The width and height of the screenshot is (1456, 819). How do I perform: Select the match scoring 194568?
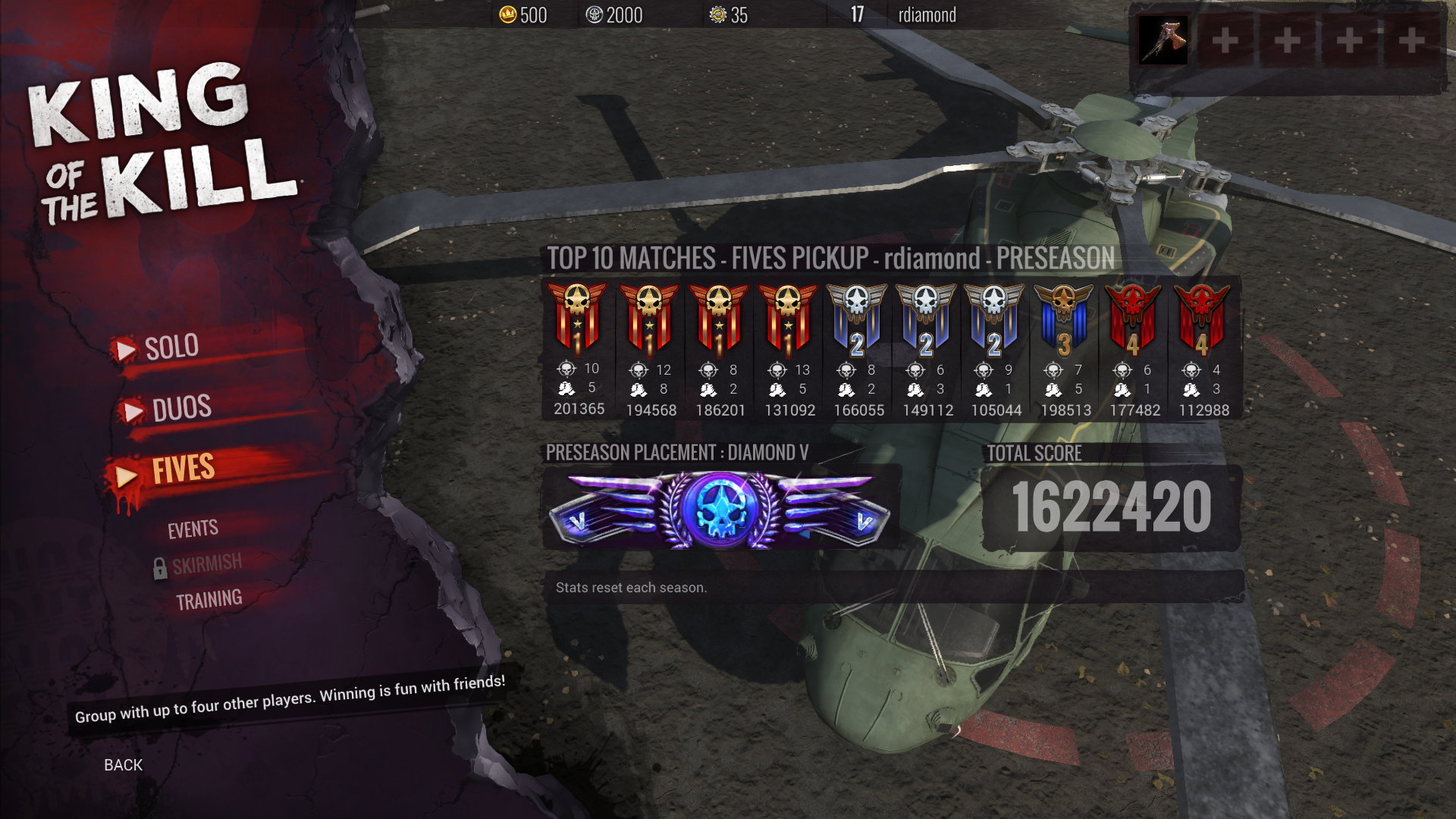click(650, 349)
